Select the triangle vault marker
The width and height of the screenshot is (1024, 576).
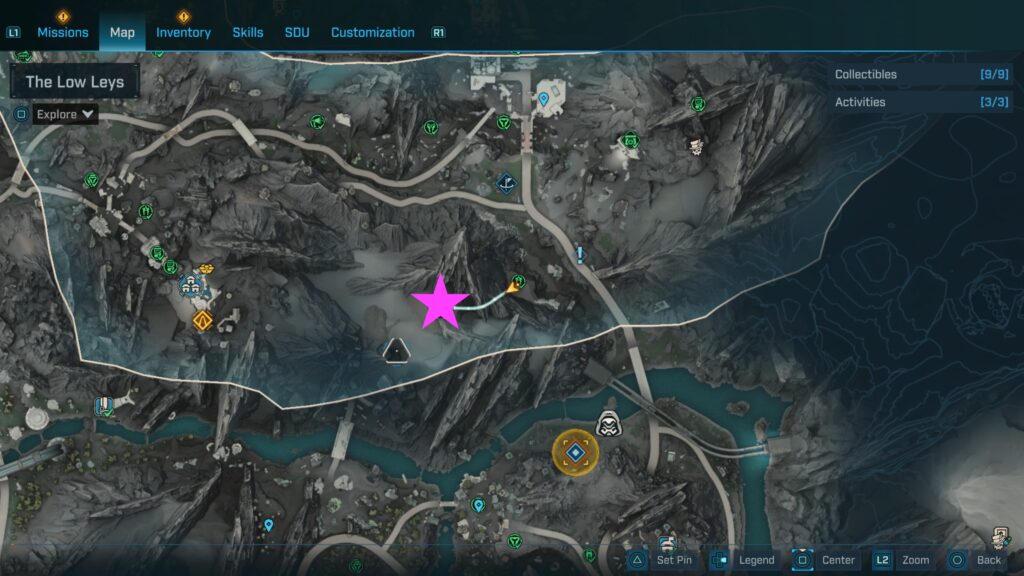pyautogui.click(x=397, y=351)
